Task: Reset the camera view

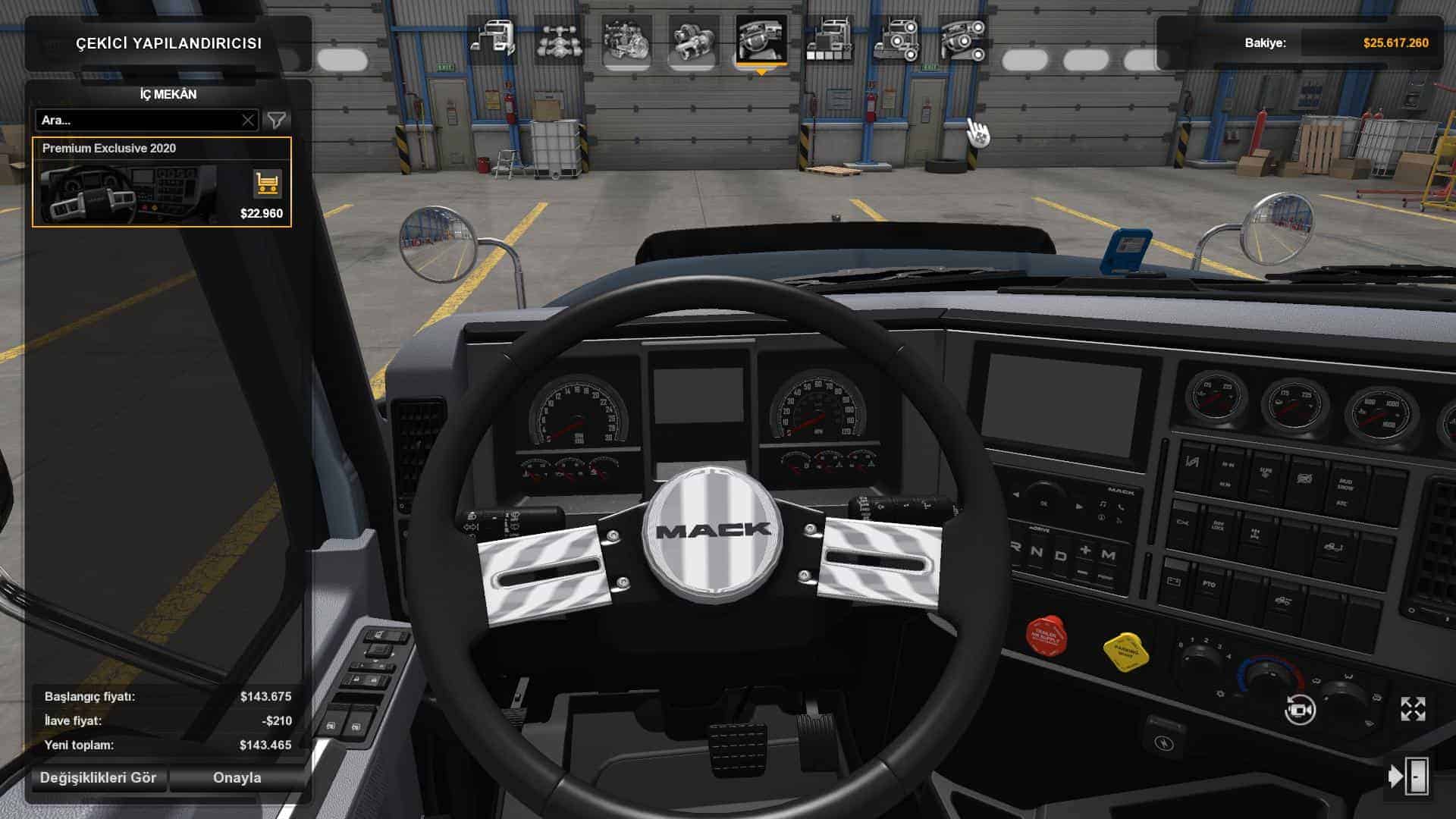Action: point(1299,710)
